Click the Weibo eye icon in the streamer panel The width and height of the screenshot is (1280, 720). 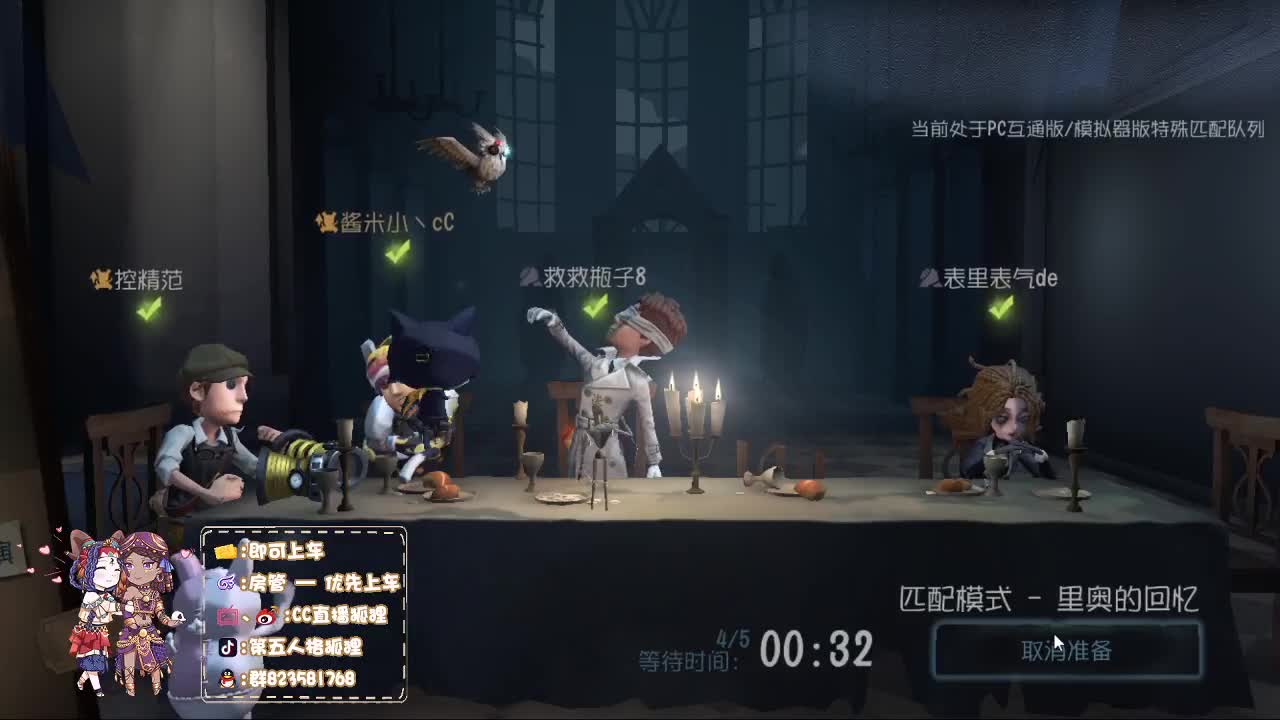tap(264, 614)
